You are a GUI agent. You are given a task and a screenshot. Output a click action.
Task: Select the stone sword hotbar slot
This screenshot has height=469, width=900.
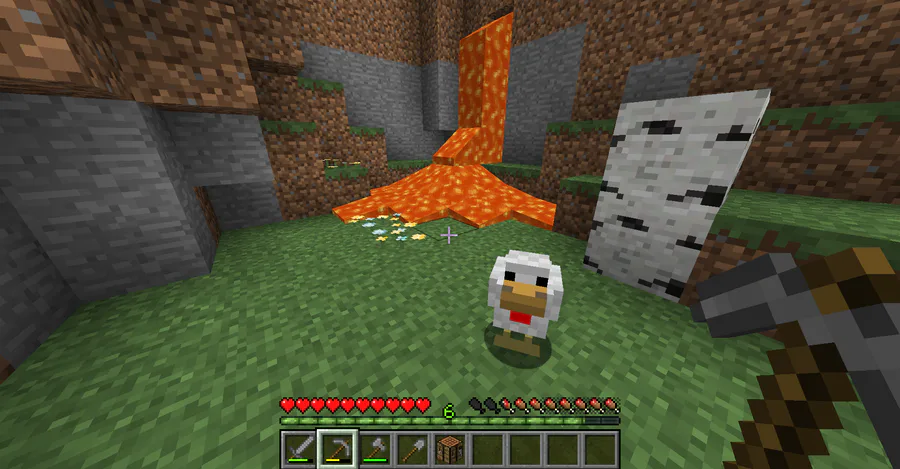(x=298, y=449)
